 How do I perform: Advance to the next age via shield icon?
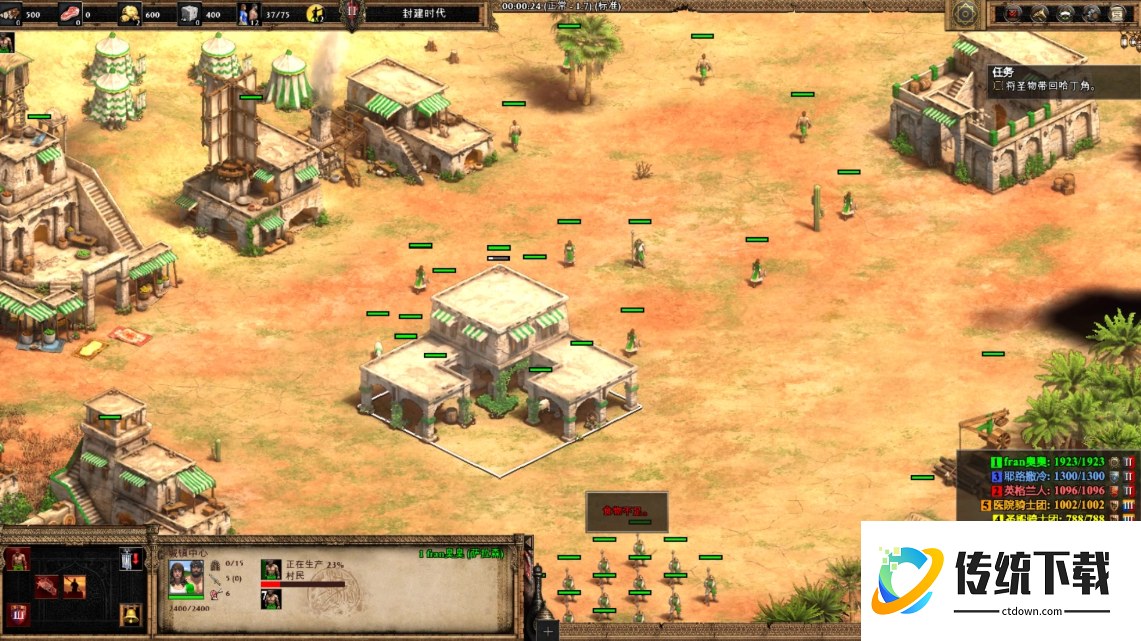pos(17,613)
